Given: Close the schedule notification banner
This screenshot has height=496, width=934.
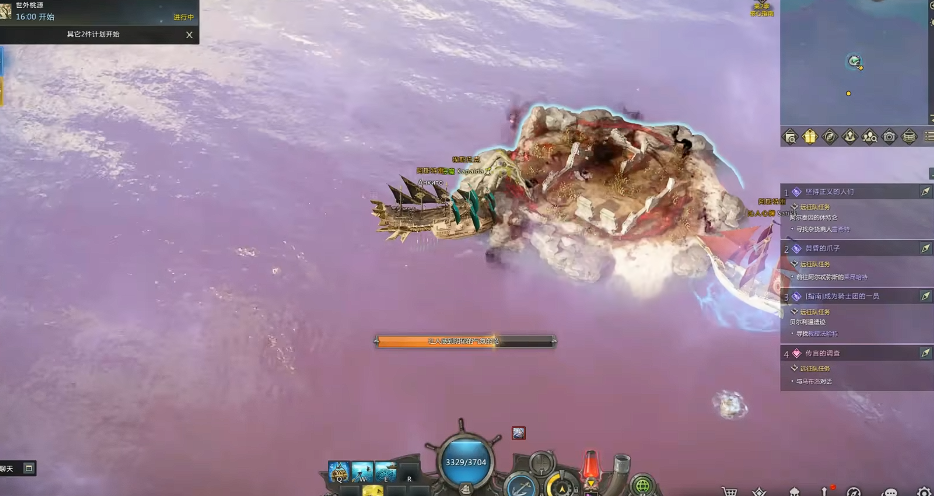Looking at the screenshot, I should (x=189, y=34).
